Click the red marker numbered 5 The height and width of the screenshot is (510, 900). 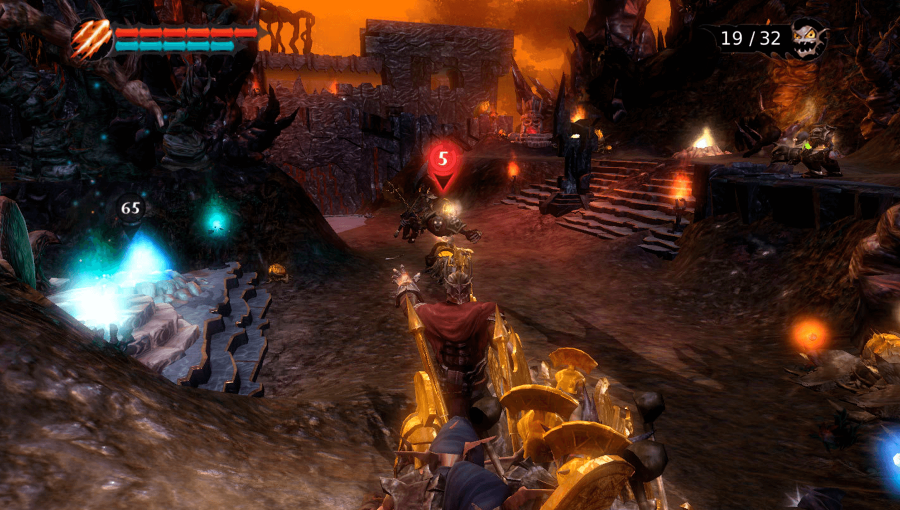pos(444,160)
